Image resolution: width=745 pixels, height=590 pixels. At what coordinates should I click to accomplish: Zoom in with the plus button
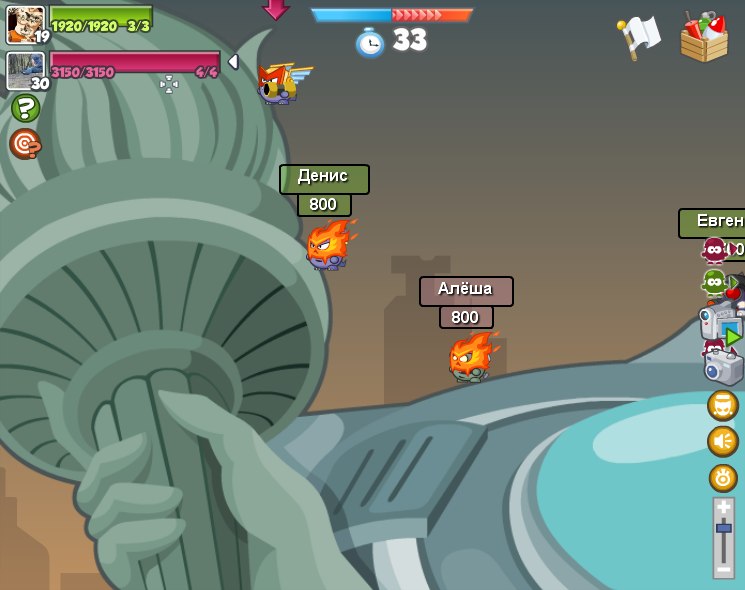click(723, 507)
